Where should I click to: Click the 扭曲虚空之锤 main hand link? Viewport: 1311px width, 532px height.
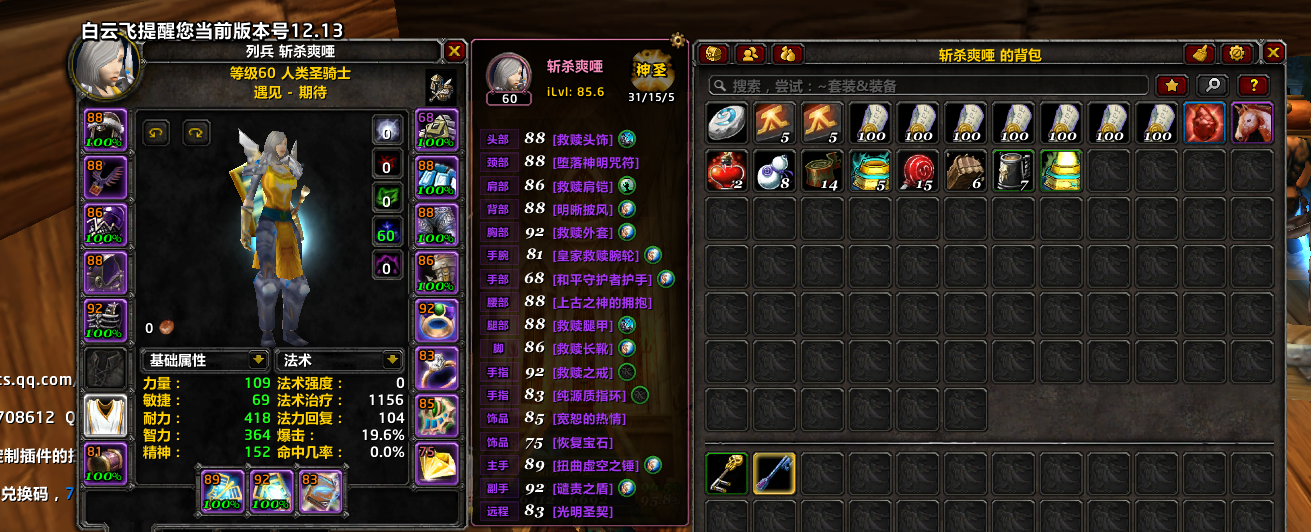pyautogui.click(x=596, y=465)
